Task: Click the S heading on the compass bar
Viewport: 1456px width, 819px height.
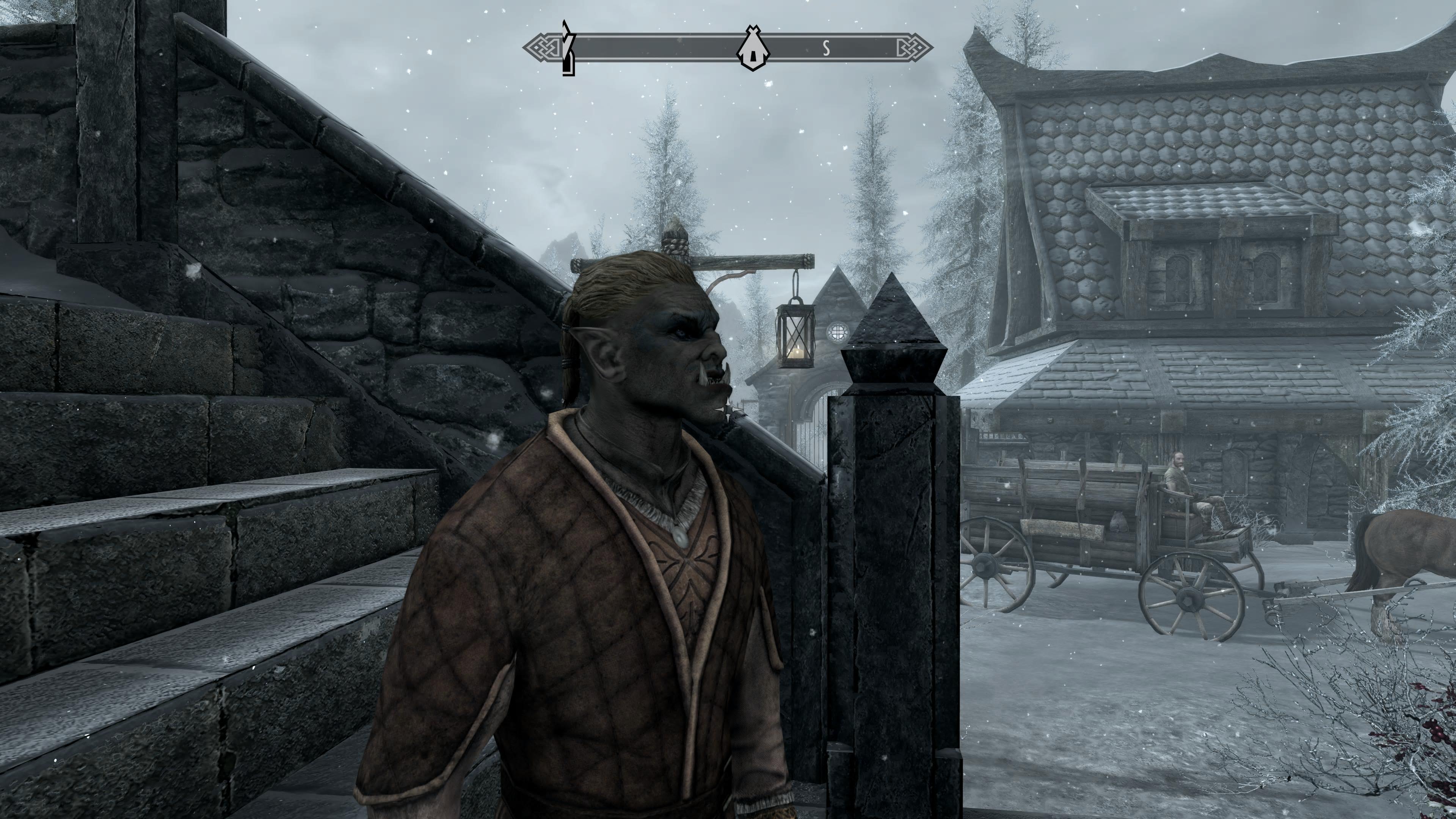Action: 826,49
